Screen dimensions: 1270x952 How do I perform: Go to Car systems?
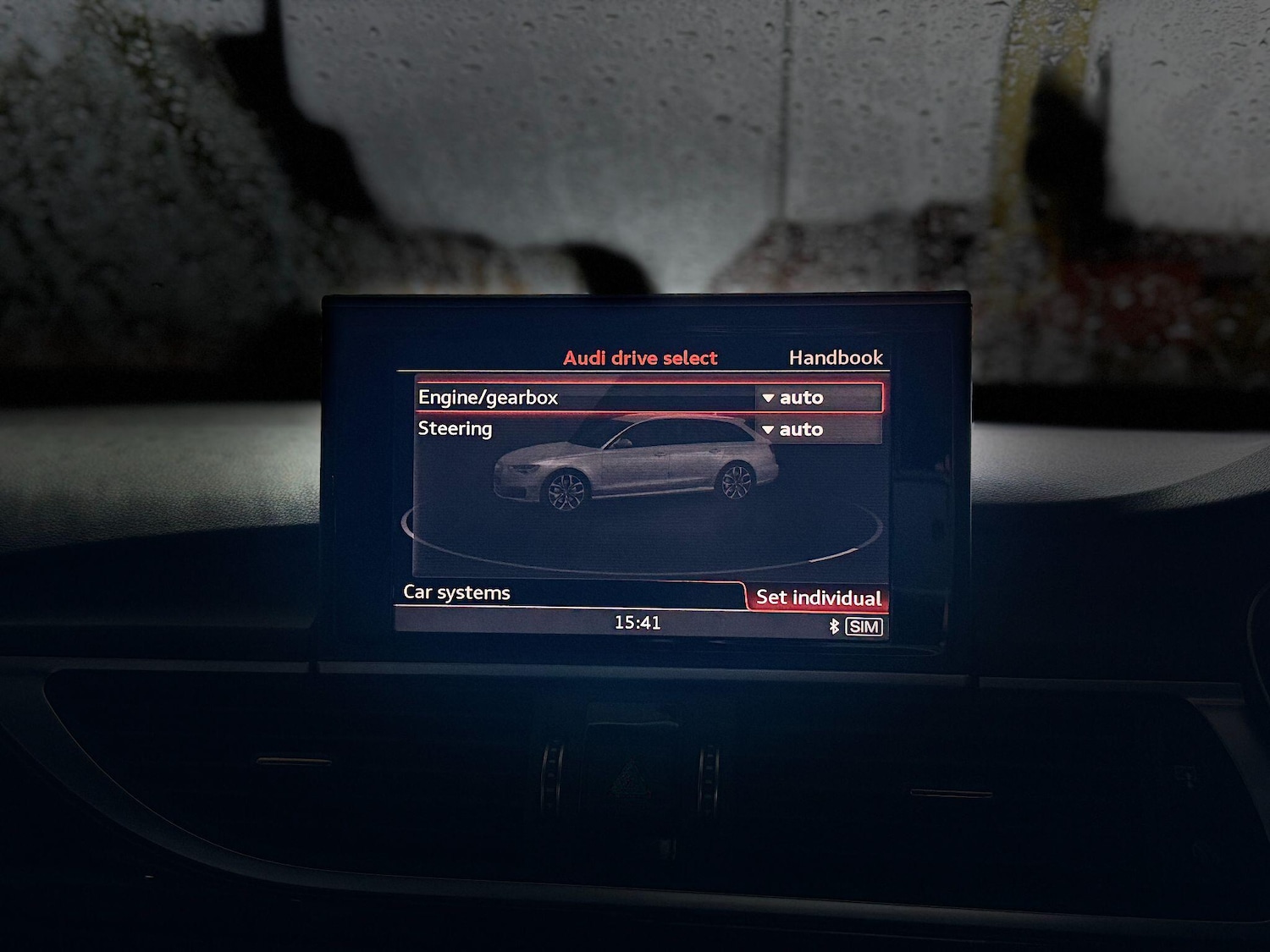(456, 592)
